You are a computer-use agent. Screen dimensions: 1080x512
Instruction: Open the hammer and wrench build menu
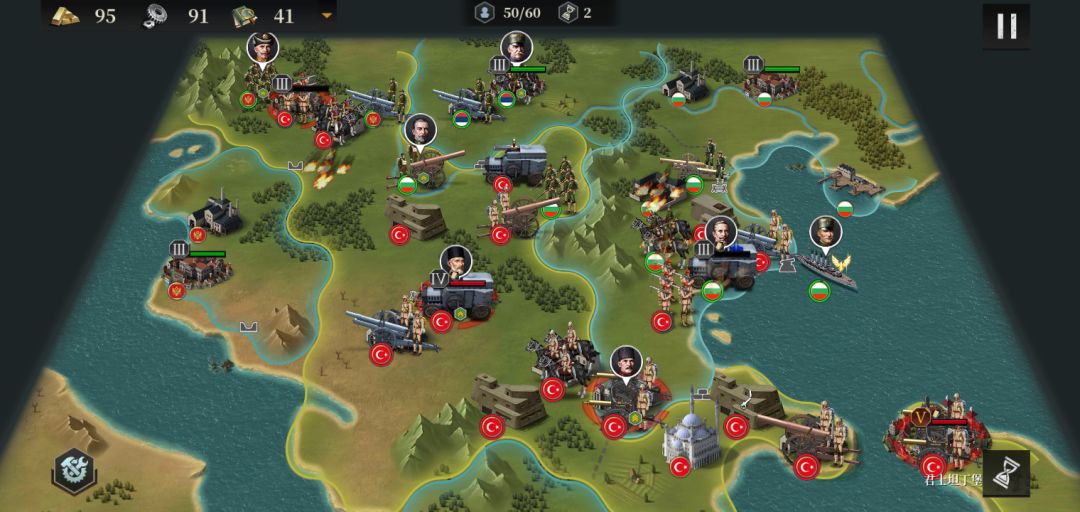pos(75,469)
